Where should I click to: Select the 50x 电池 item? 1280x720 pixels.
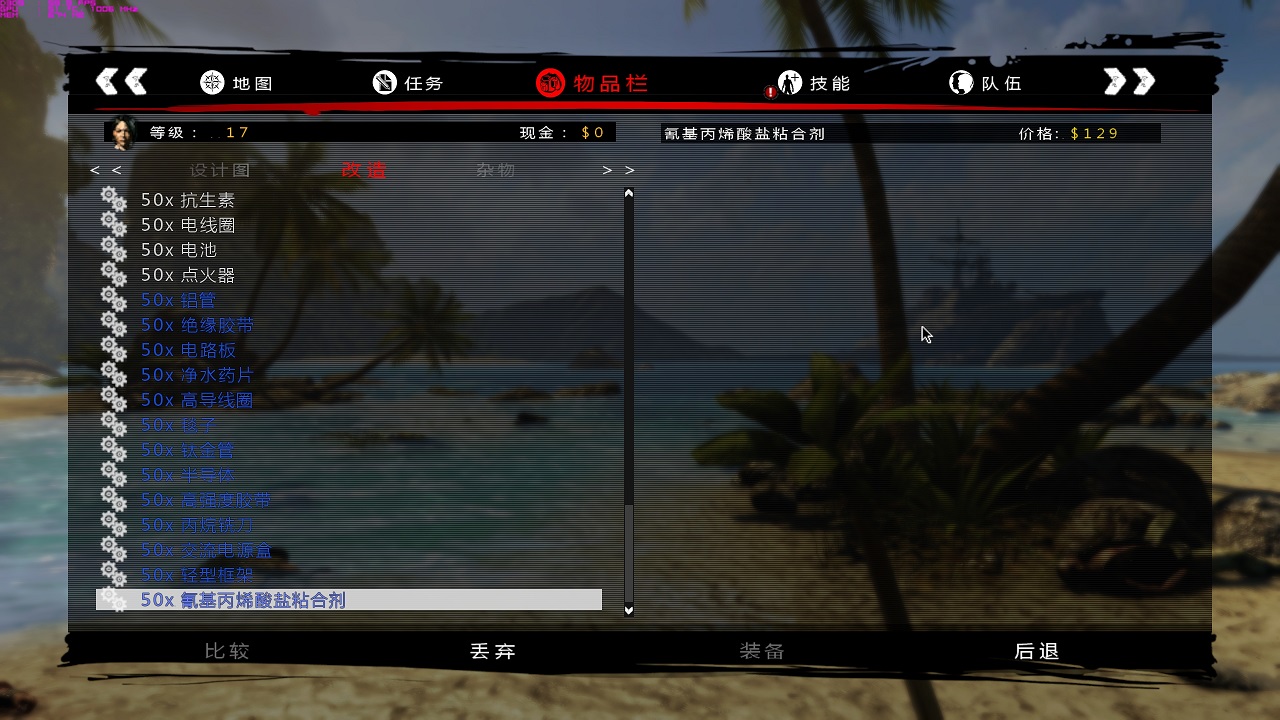coord(179,250)
